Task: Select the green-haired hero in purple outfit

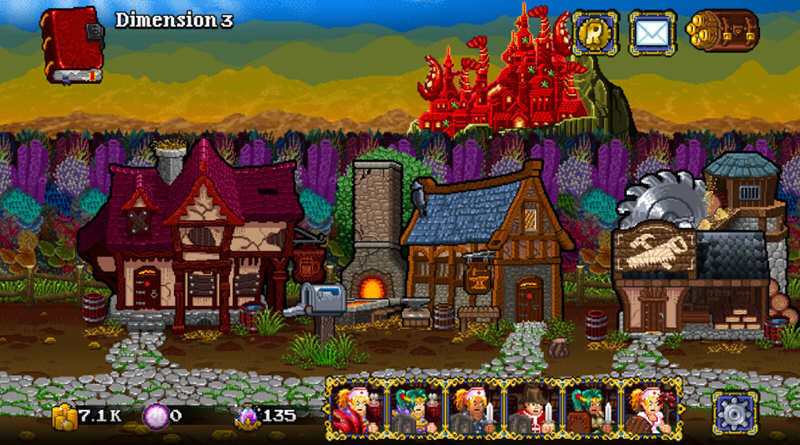Action: point(413,409)
